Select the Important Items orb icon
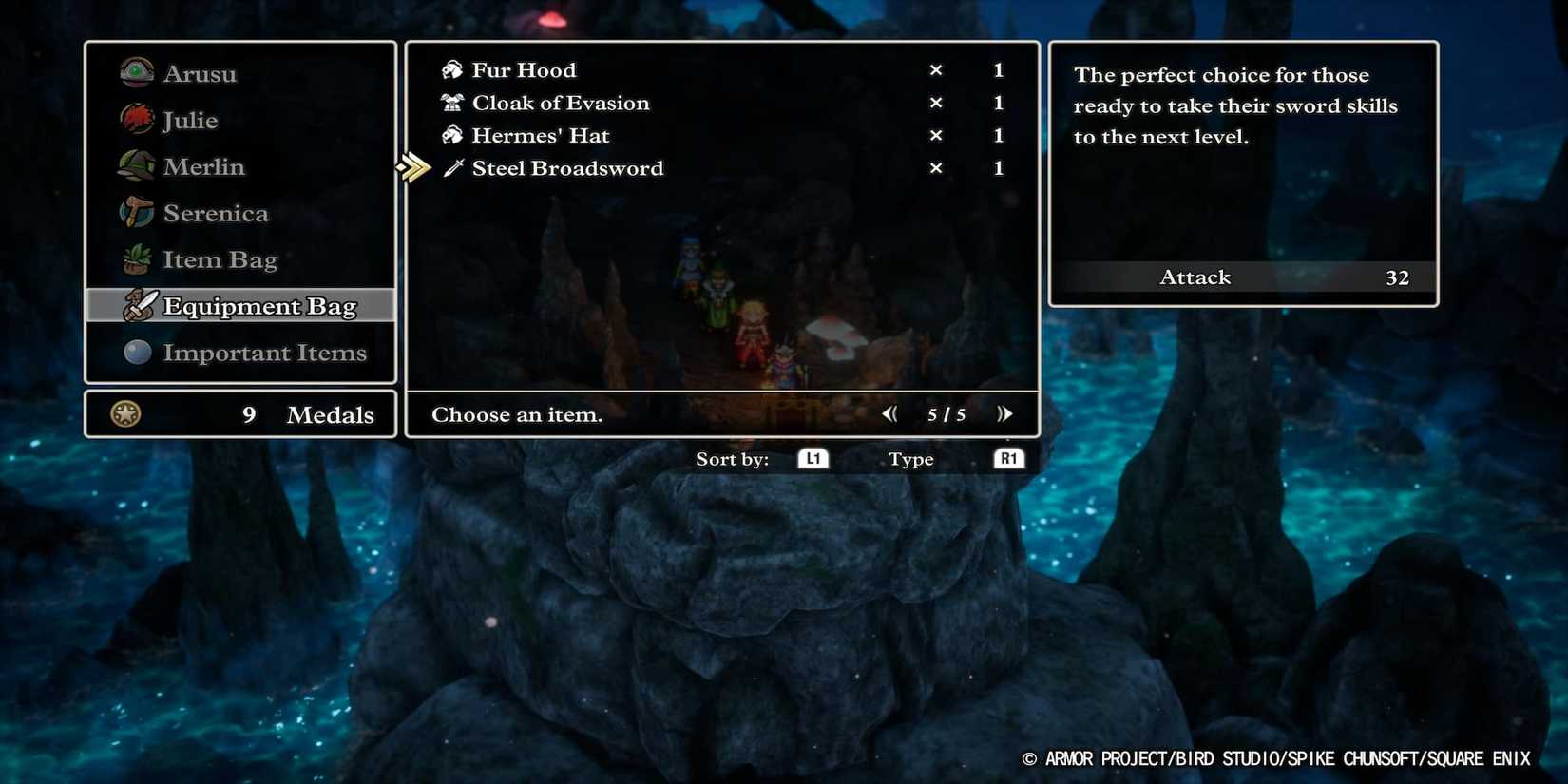This screenshot has width=1568, height=784. click(136, 353)
